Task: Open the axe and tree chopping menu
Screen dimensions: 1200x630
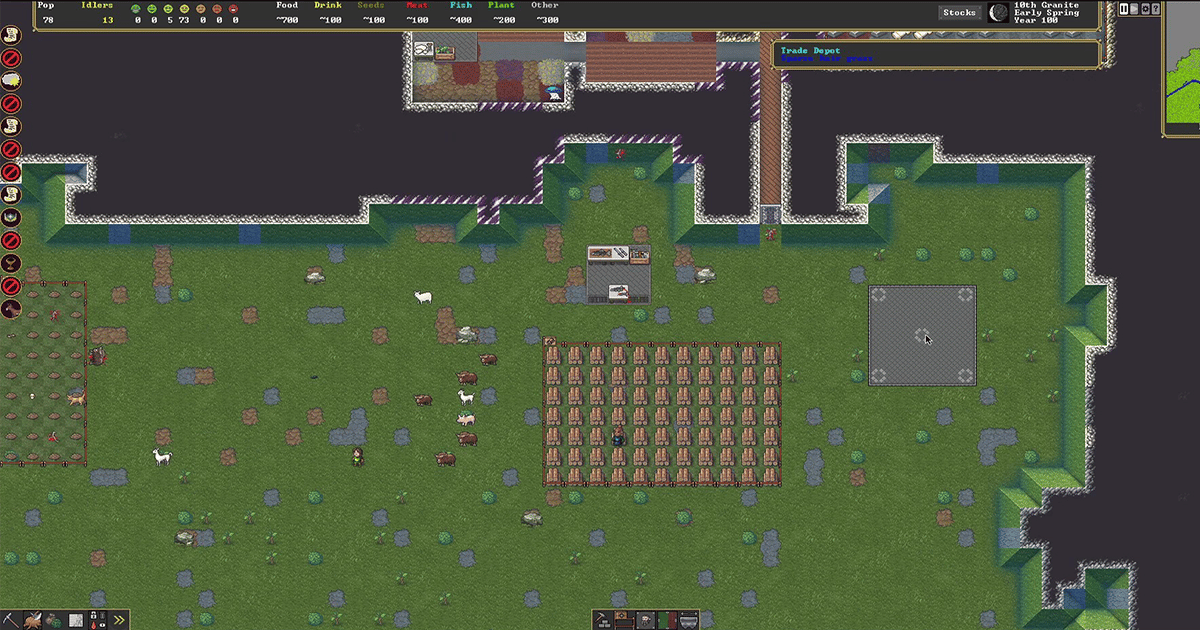Action: tap(33, 620)
